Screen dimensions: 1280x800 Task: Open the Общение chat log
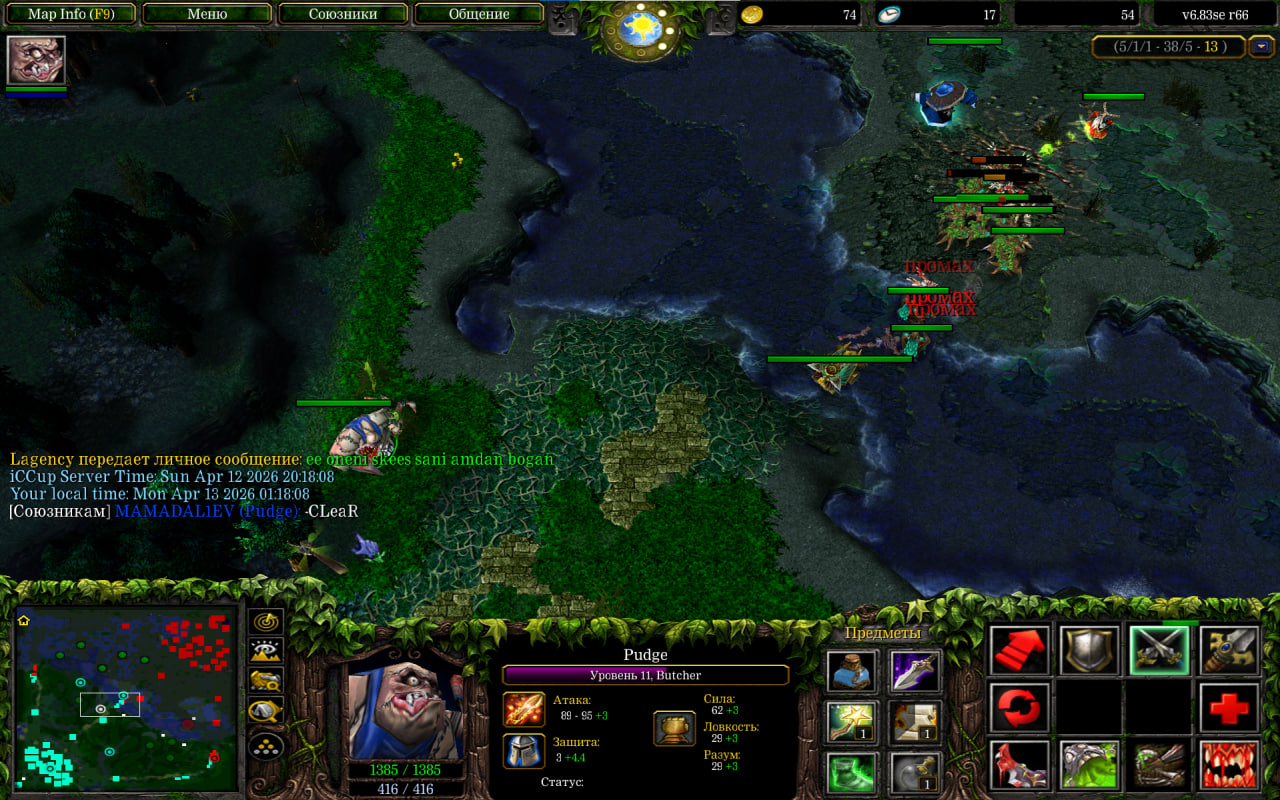tap(479, 14)
